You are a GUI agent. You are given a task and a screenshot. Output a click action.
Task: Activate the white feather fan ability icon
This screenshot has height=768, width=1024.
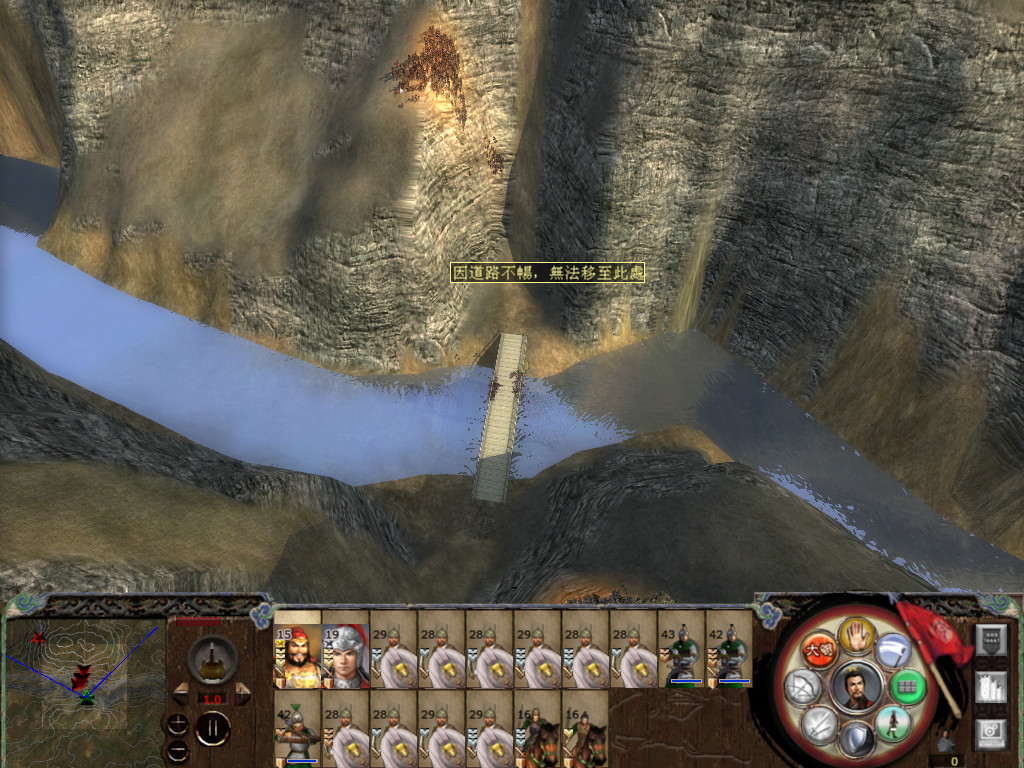click(893, 650)
